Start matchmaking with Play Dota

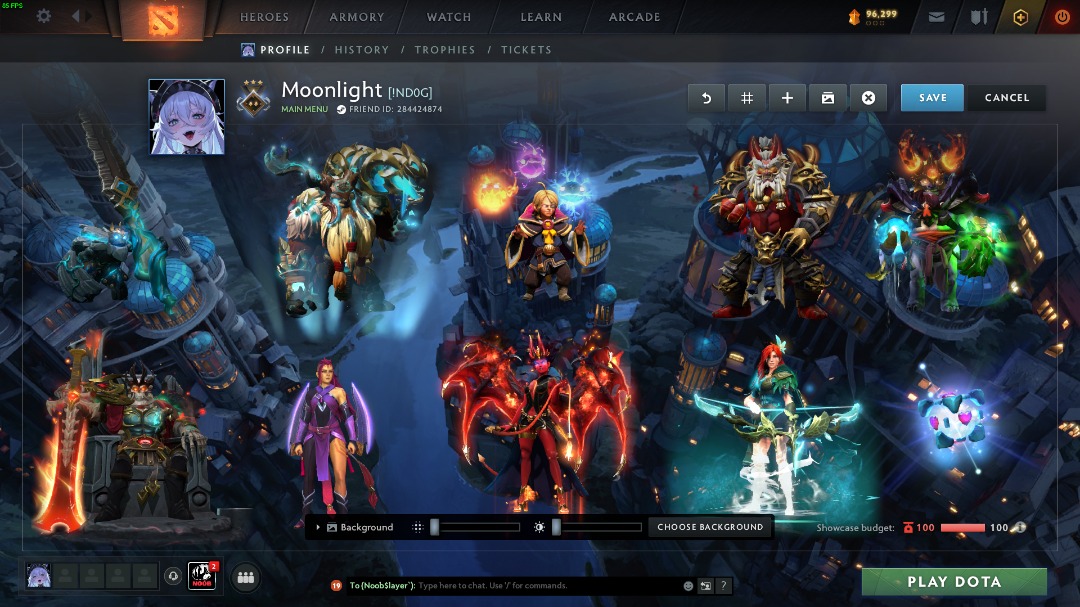(954, 582)
